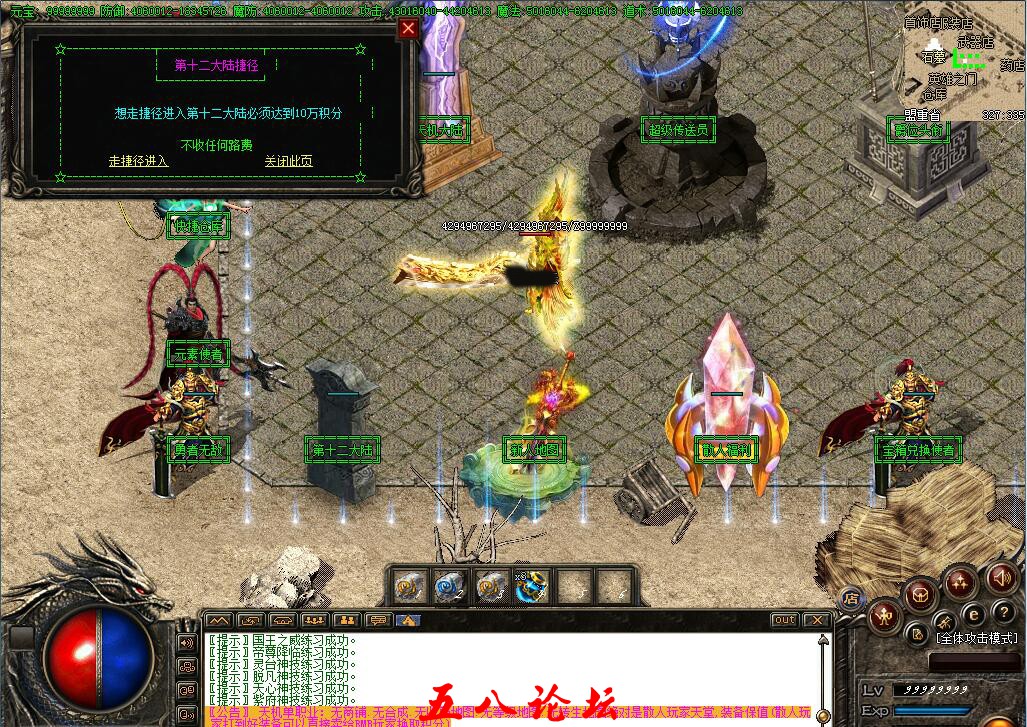The image size is (1027, 727).
Task: Activate the gold scroll in hotbar slot 1
Action: (408, 587)
